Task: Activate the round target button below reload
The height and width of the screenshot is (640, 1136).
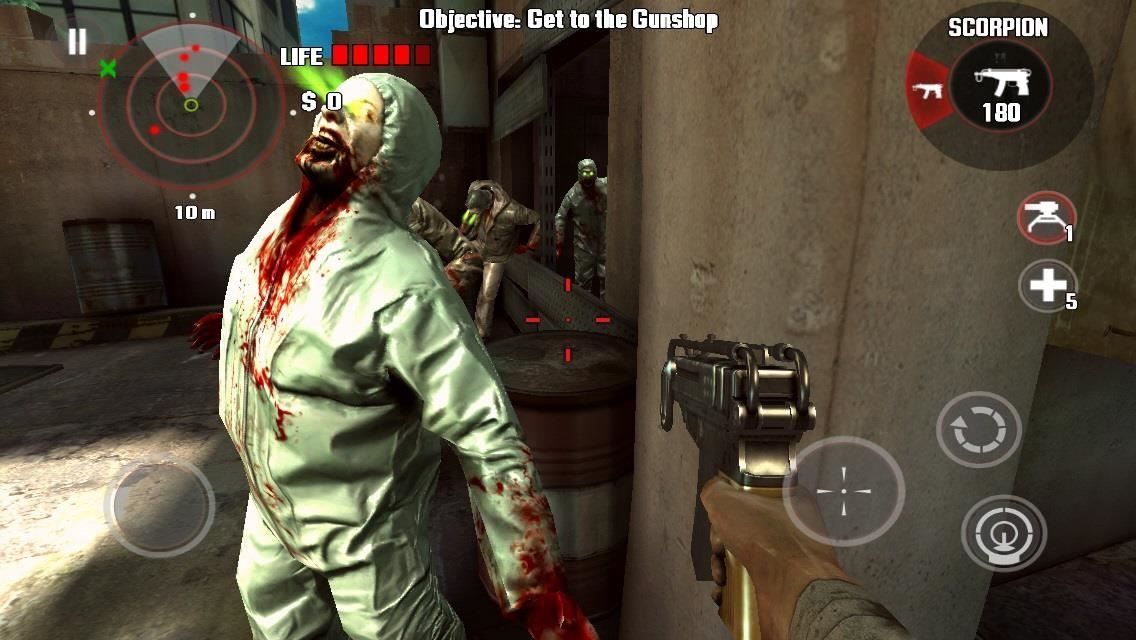Action: [1003, 533]
